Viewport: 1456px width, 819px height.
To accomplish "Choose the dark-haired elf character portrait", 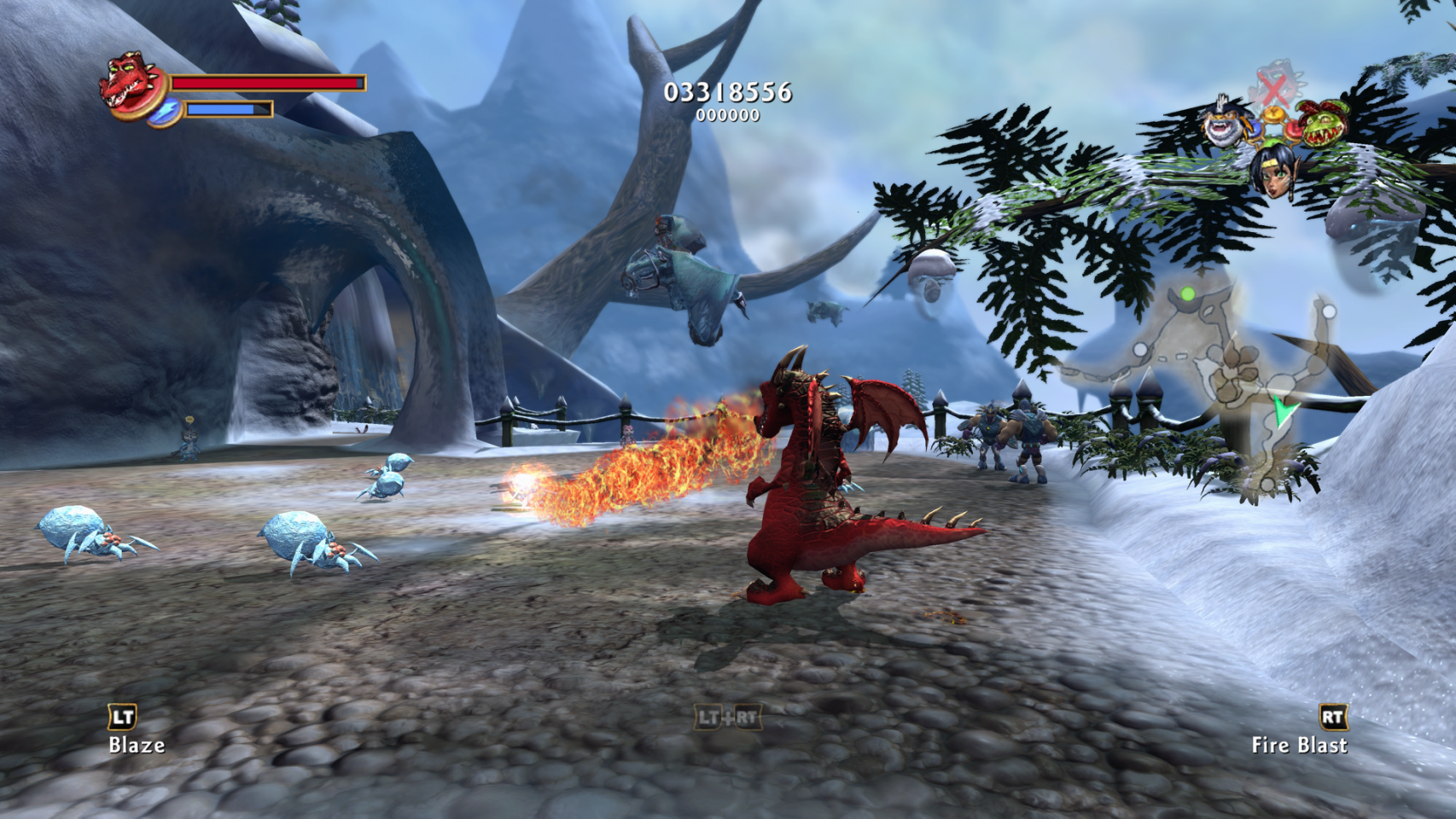I will 1272,171.
